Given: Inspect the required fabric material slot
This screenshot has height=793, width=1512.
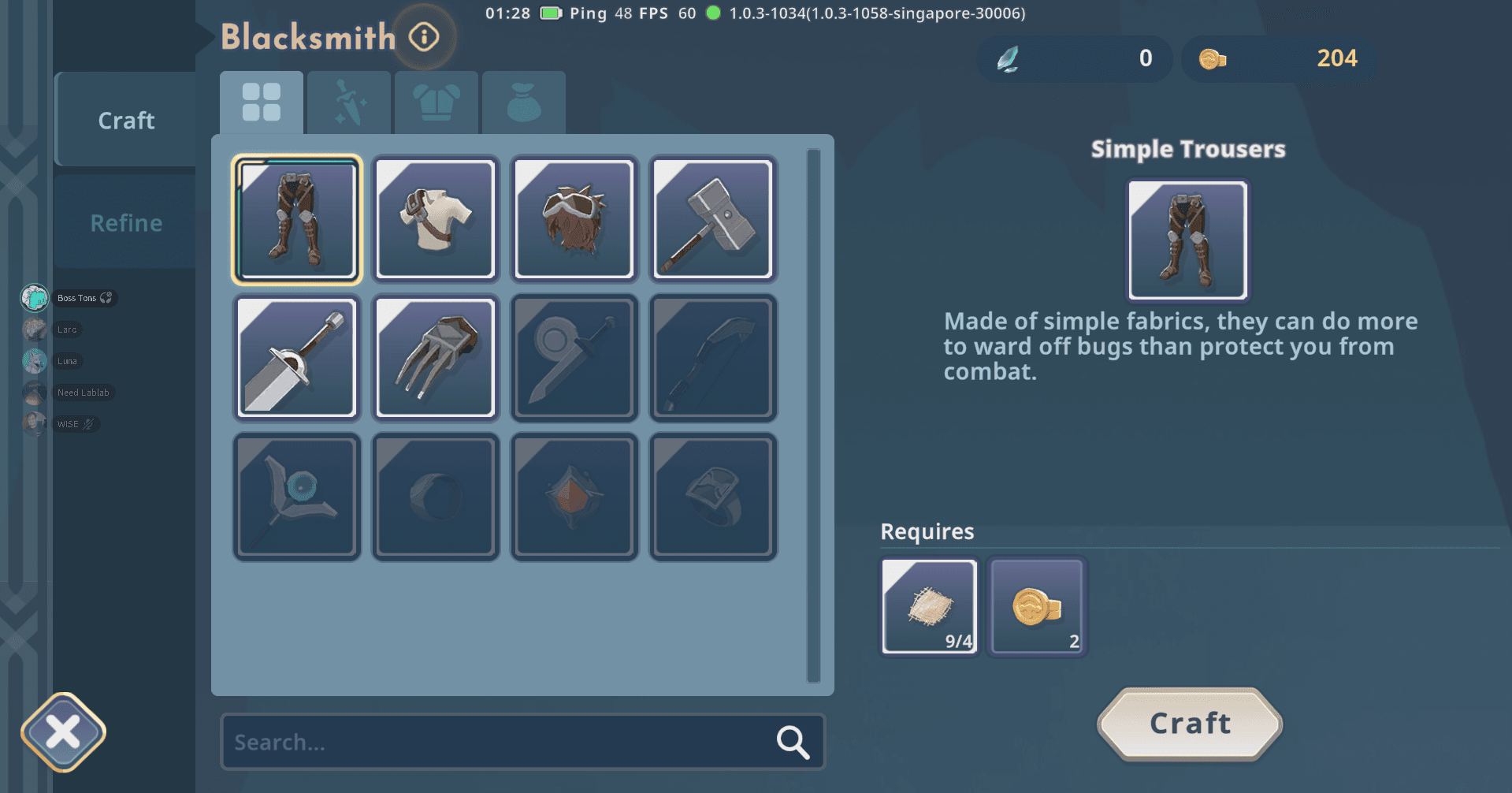Looking at the screenshot, I should point(930,606).
